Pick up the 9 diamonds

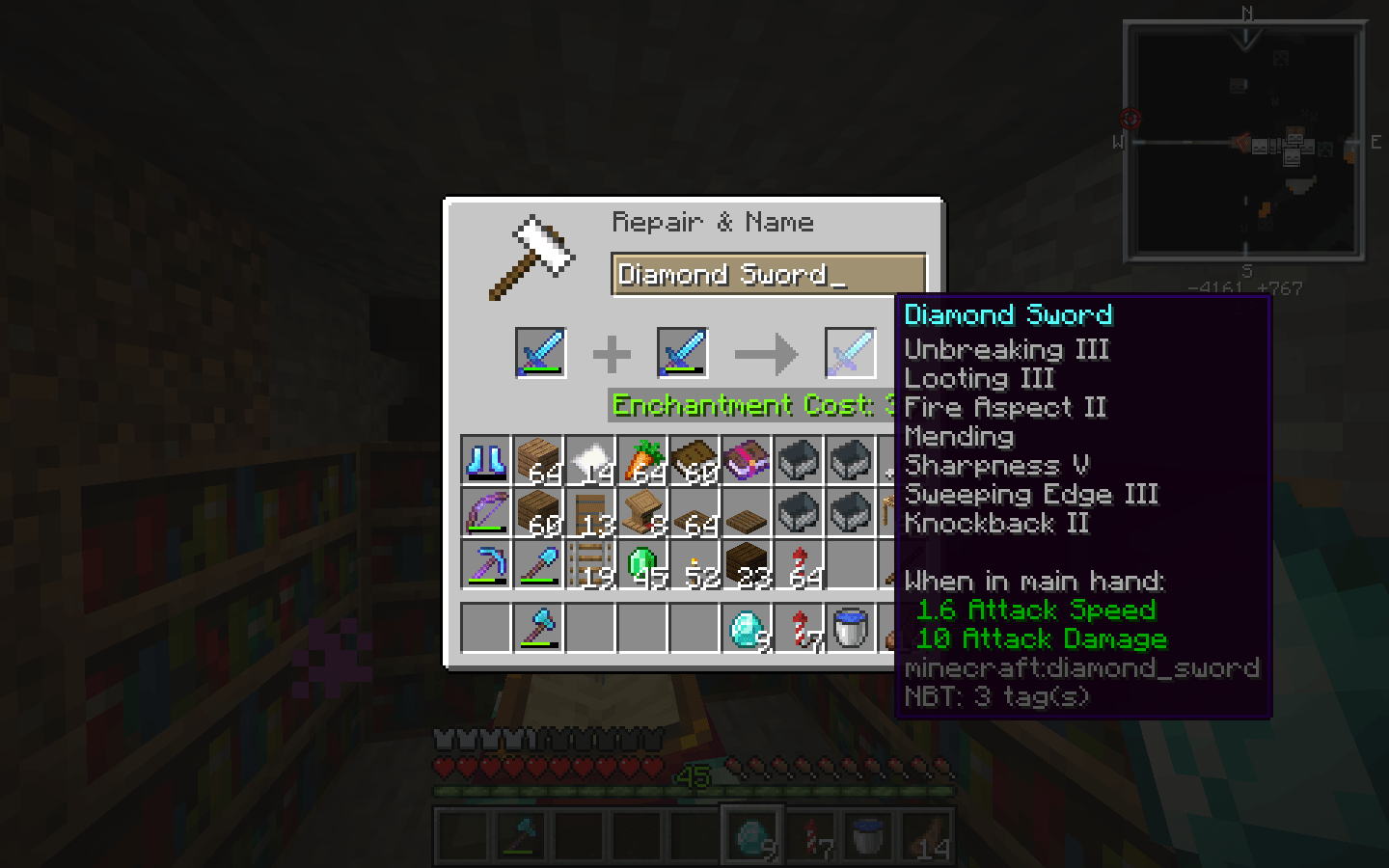point(746,627)
